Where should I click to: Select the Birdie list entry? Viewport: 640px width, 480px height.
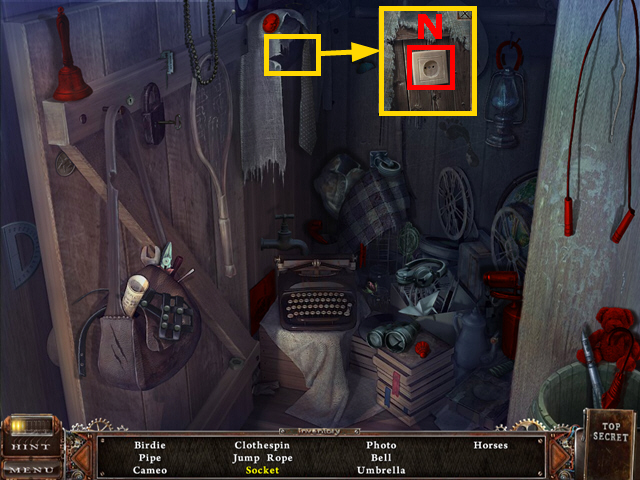(x=149, y=445)
